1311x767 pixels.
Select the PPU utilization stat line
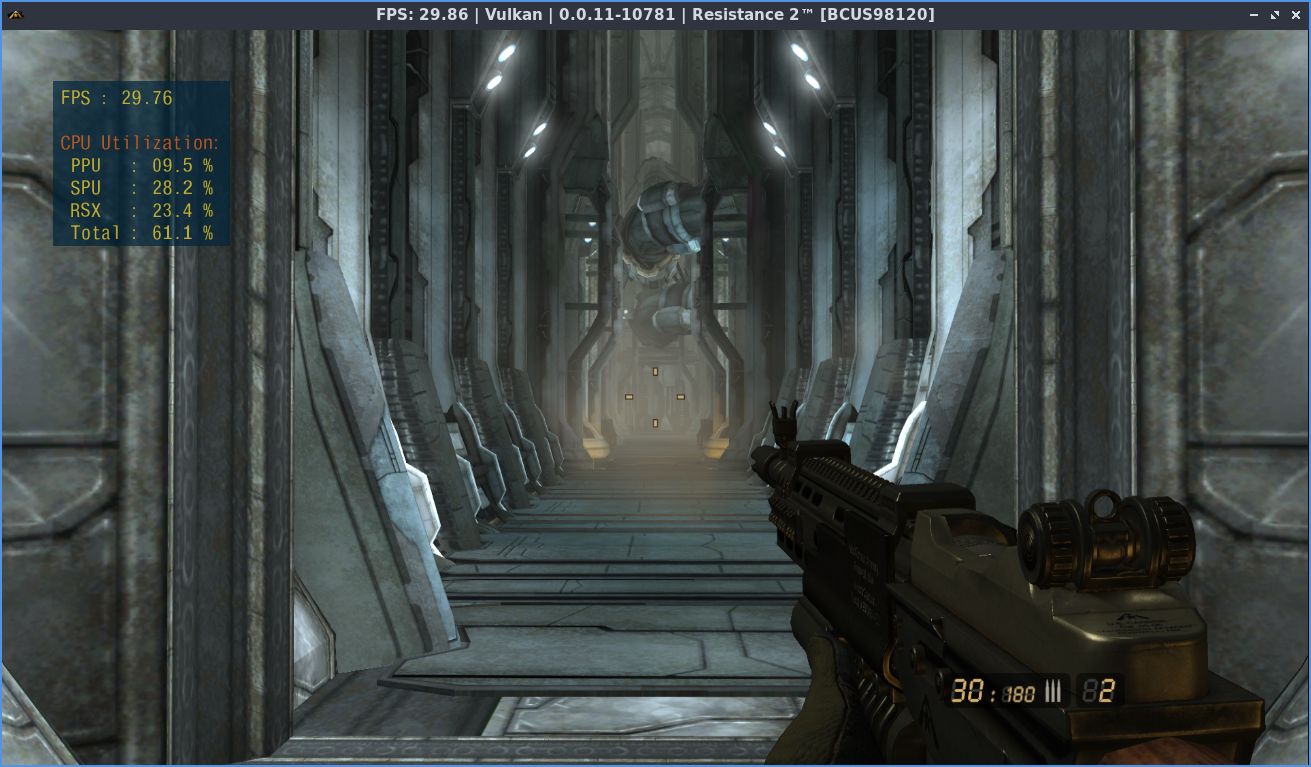(139, 165)
